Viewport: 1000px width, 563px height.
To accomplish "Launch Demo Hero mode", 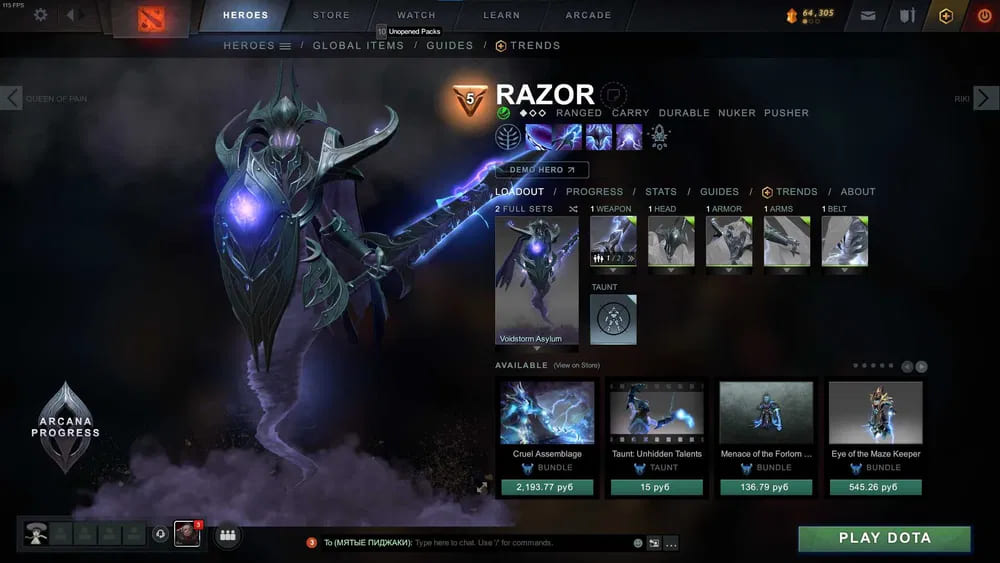I will 542,170.
